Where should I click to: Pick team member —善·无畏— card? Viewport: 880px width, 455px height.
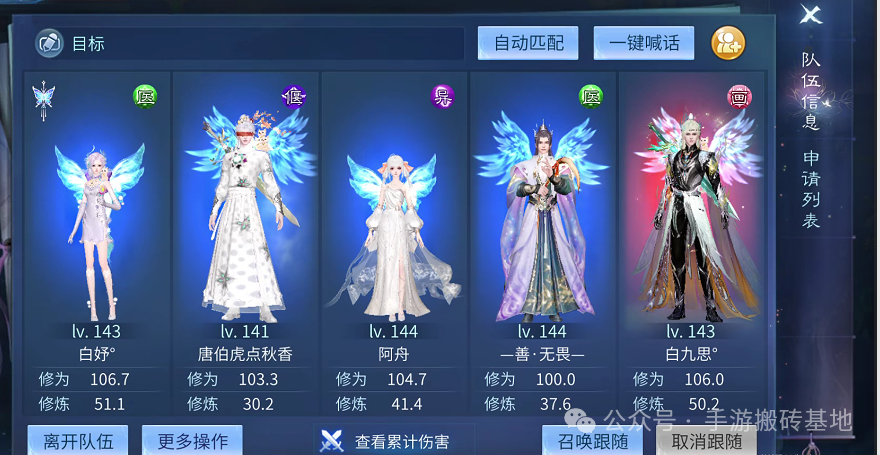pyautogui.click(x=543, y=220)
